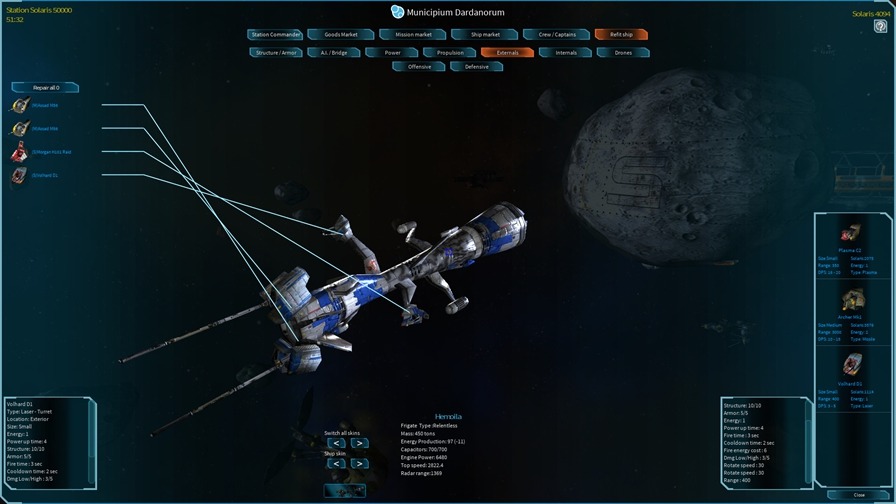Image resolution: width=896 pixels, height=504 pixels.
Task: Open the Drones category
Action: 623,52
